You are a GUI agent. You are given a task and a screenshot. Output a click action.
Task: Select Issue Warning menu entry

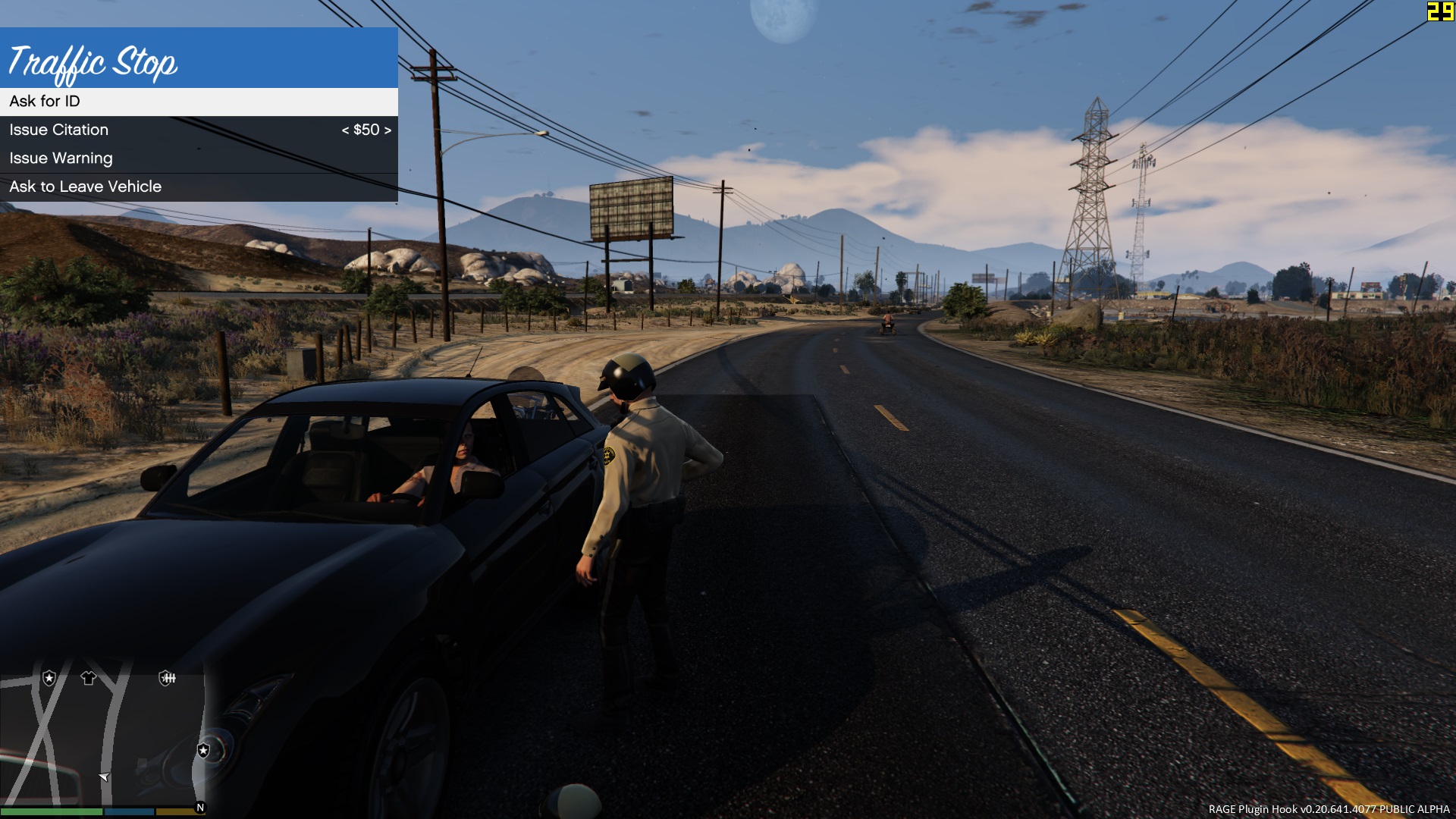[61, 158]
